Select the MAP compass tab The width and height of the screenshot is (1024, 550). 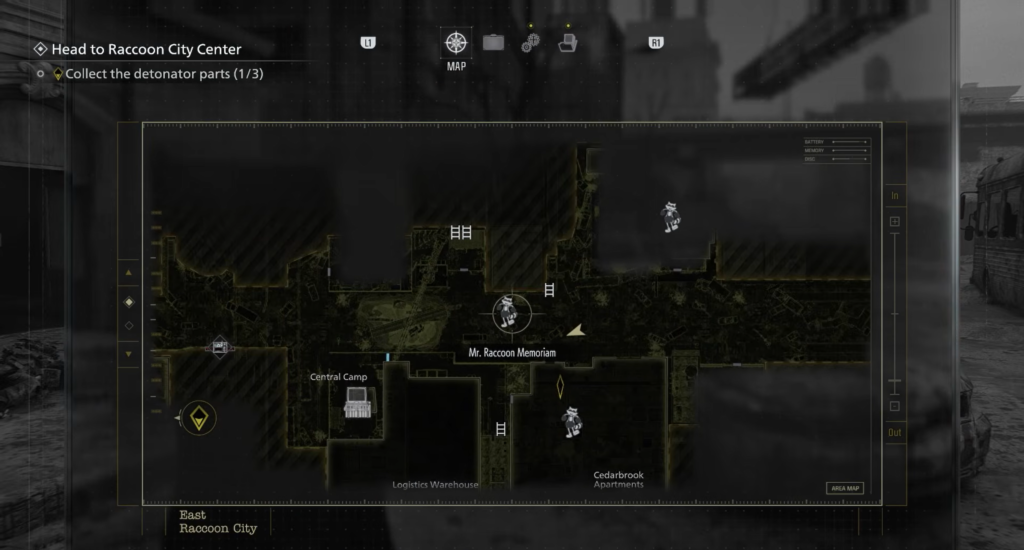tap(456, 43)
